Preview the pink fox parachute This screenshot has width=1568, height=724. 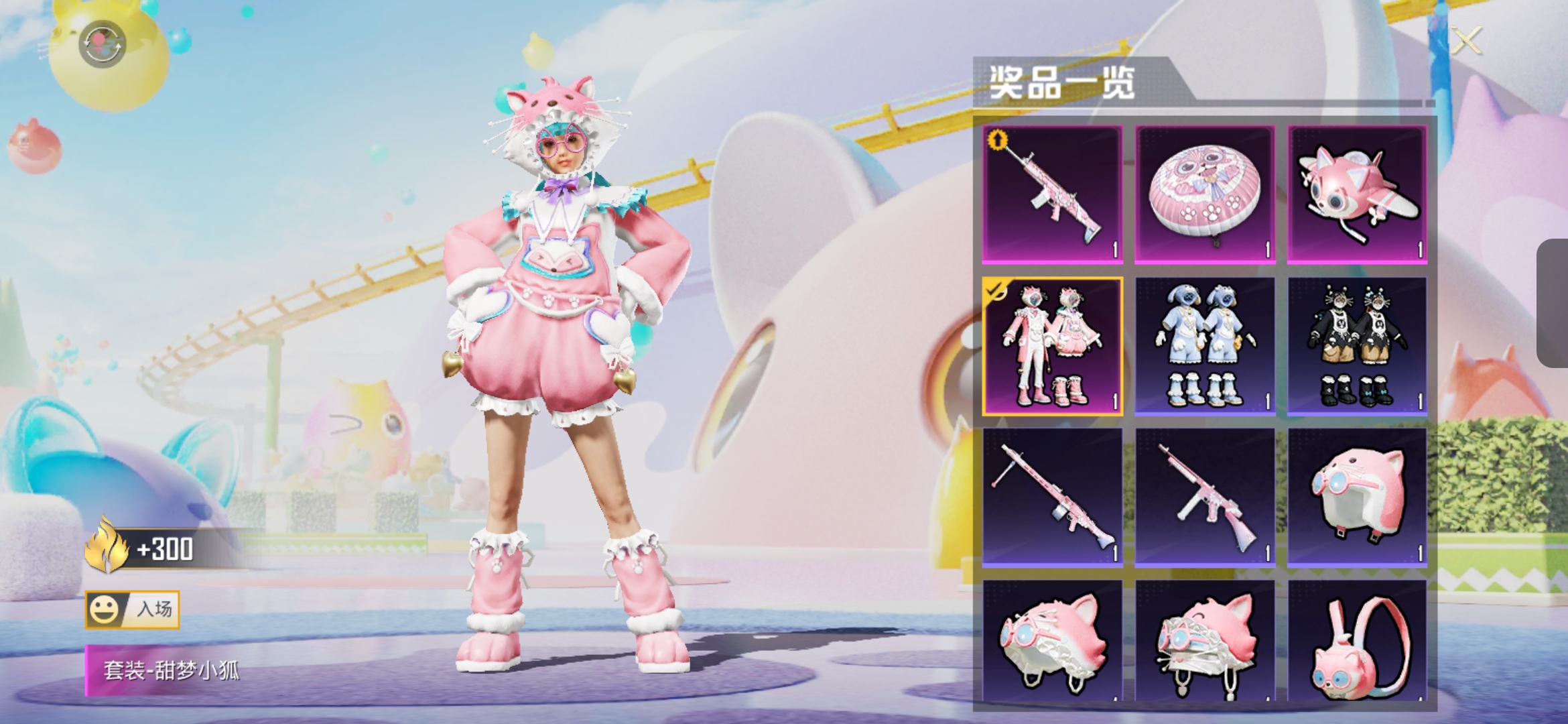(x=1204, y=194)
